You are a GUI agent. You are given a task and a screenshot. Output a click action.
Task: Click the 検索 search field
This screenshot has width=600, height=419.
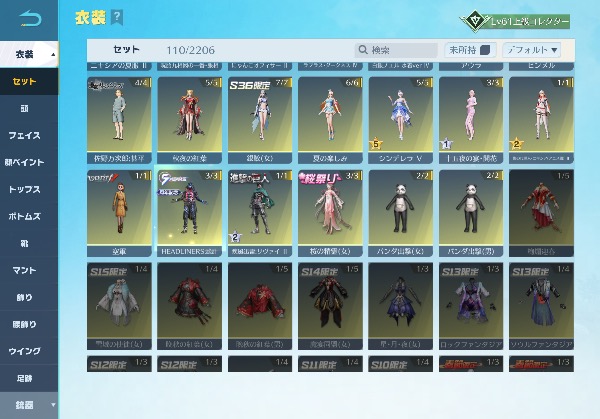coord(397,49)
